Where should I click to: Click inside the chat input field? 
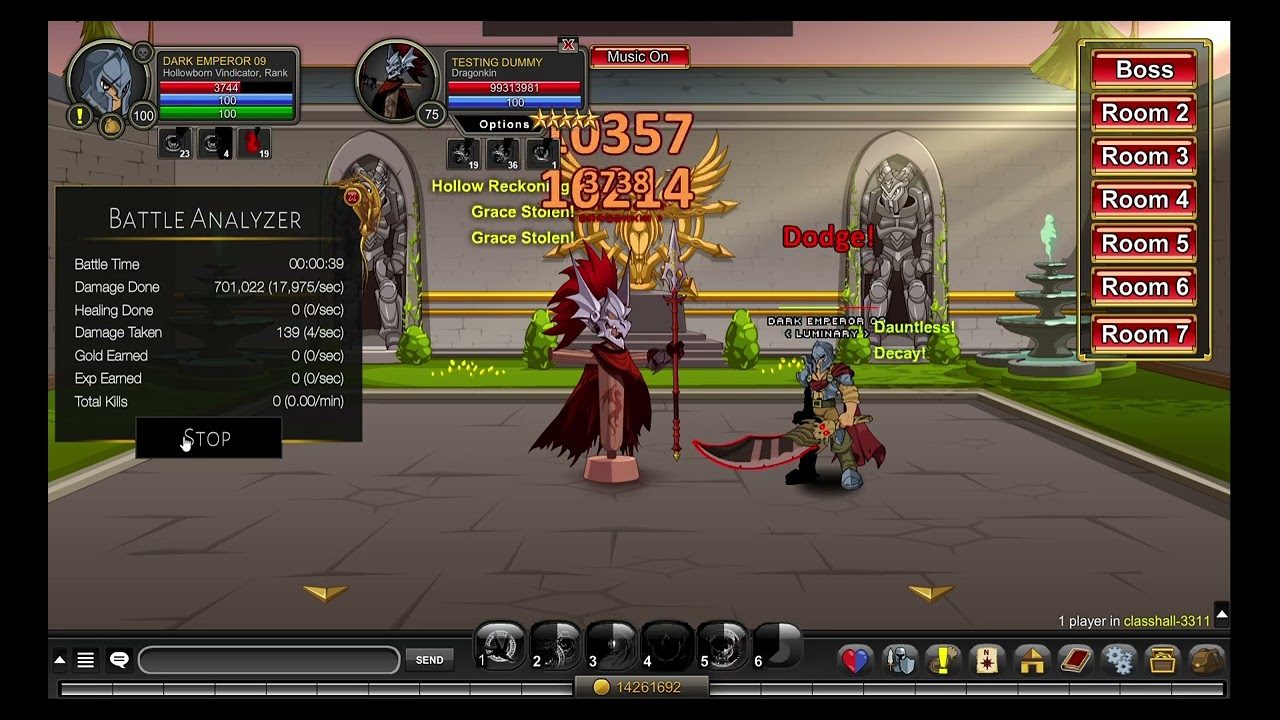[x=270, y=660]
